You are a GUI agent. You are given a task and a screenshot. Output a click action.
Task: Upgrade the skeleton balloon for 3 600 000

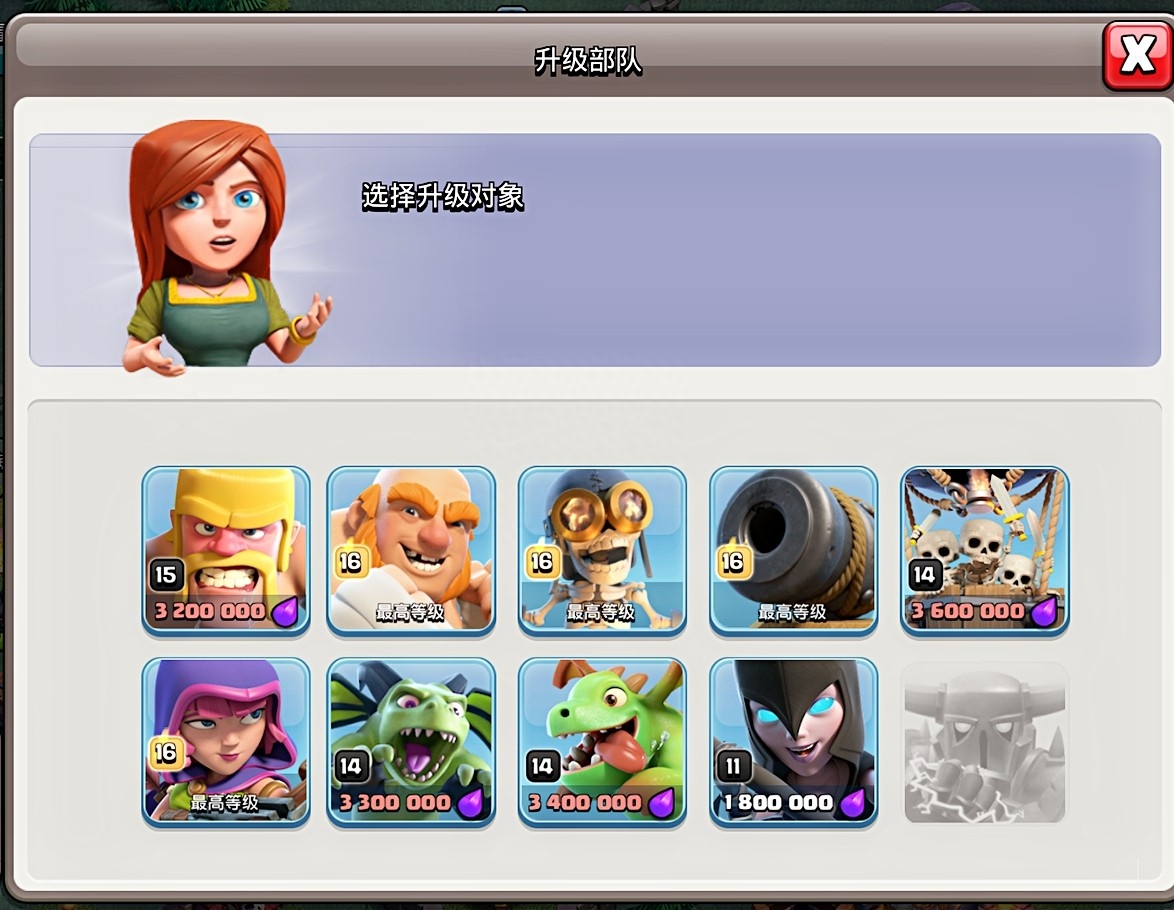[x=985, y=550]
